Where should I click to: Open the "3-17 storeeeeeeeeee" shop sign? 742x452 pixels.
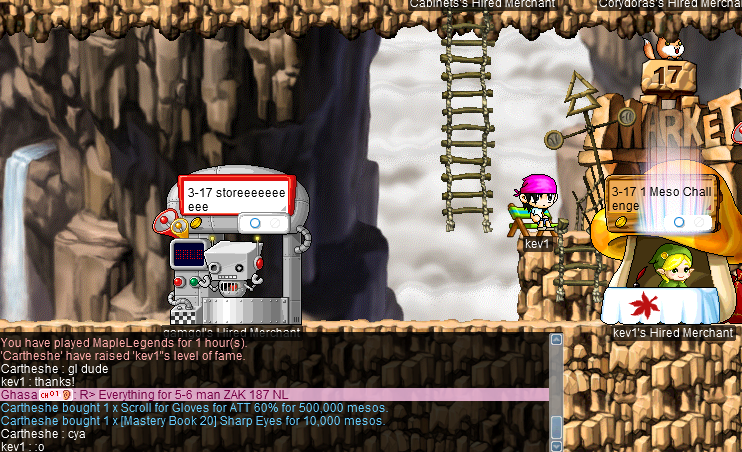point(235,197)
